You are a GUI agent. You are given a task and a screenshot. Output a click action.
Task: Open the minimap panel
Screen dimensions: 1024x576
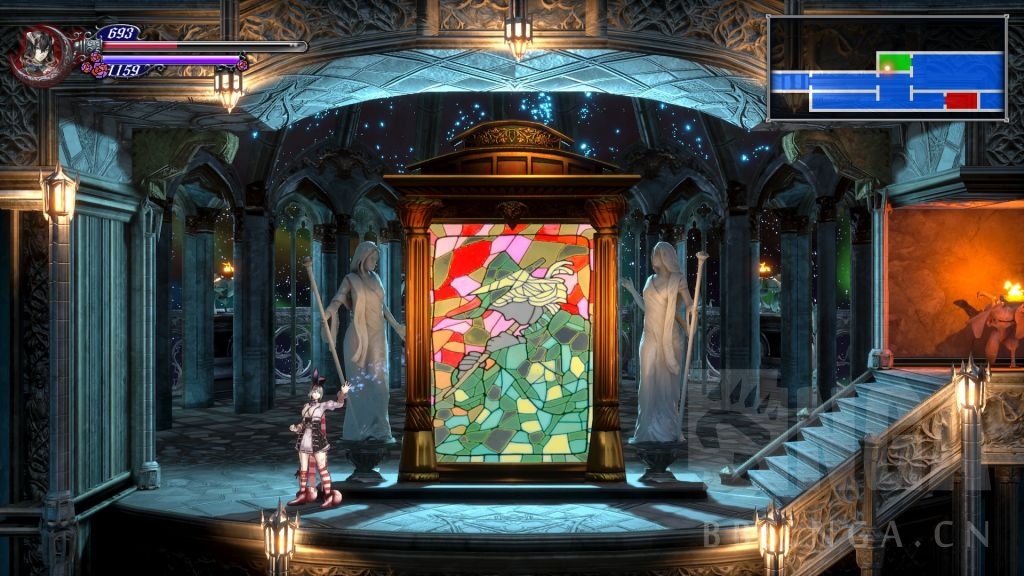(x=887, y=68)
